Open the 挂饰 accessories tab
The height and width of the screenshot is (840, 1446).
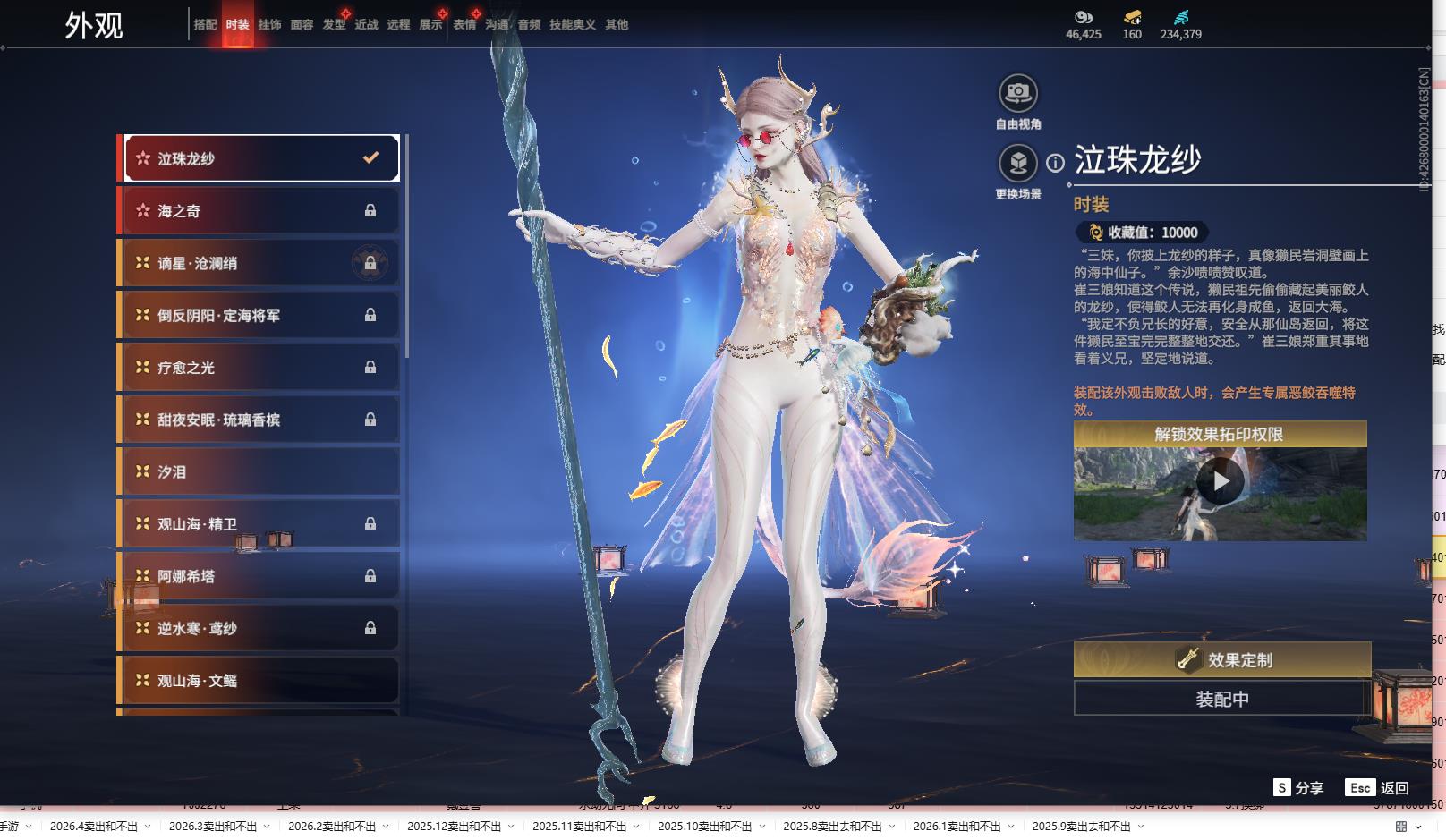tap(269, 25)
